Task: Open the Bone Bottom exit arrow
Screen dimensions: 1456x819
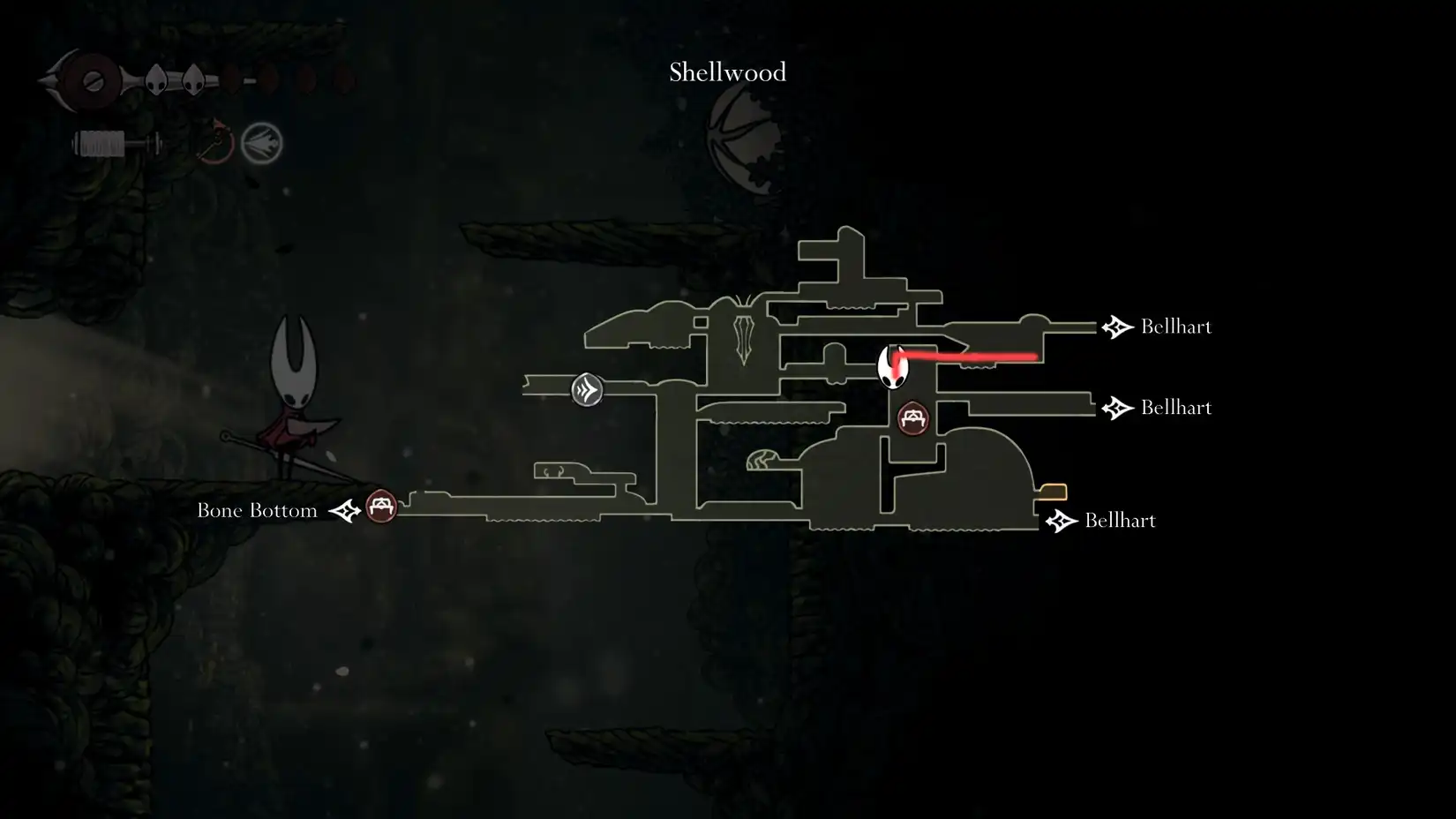Action: (x=343, y=509)
